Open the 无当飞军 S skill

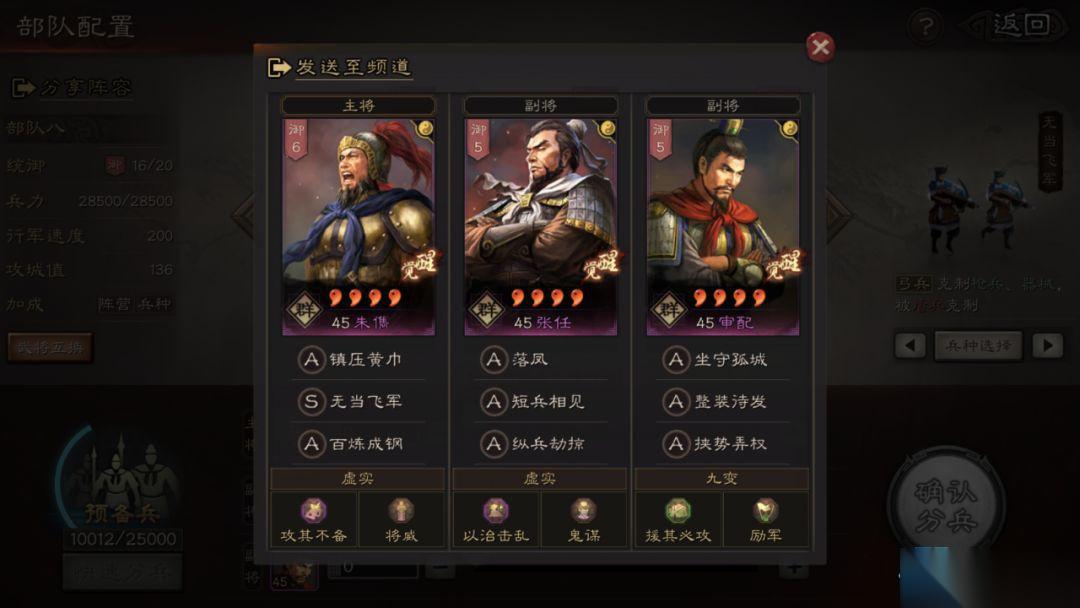[359, 402]
